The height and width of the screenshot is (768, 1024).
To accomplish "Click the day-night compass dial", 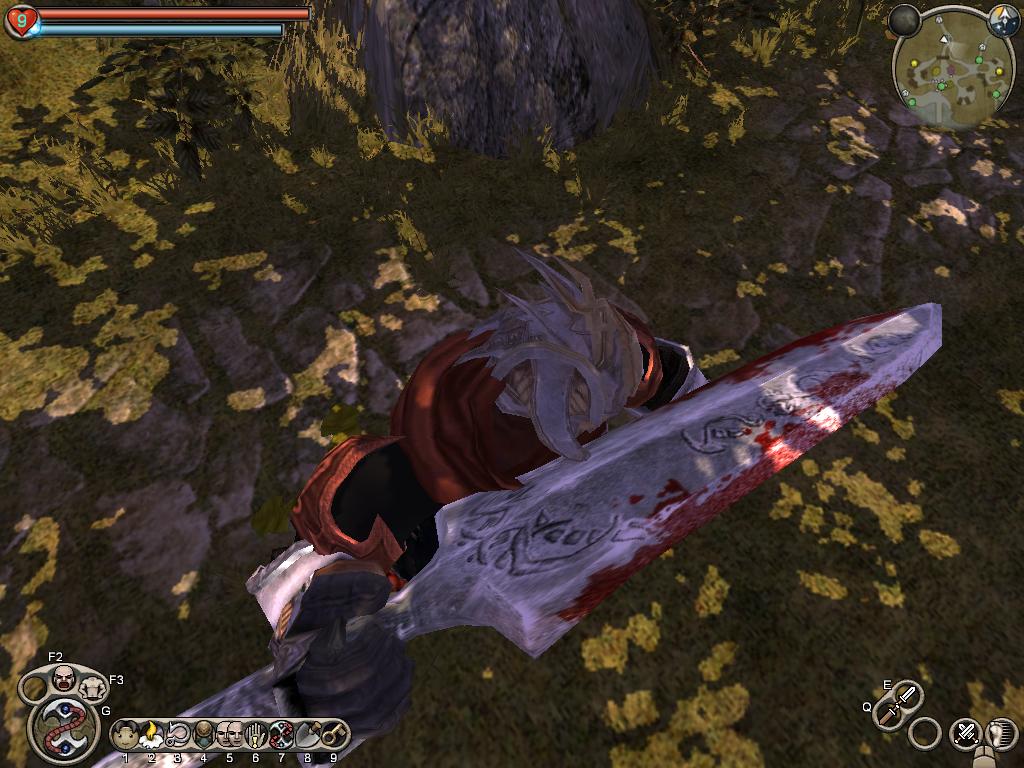I will [x=1003, y=19].
